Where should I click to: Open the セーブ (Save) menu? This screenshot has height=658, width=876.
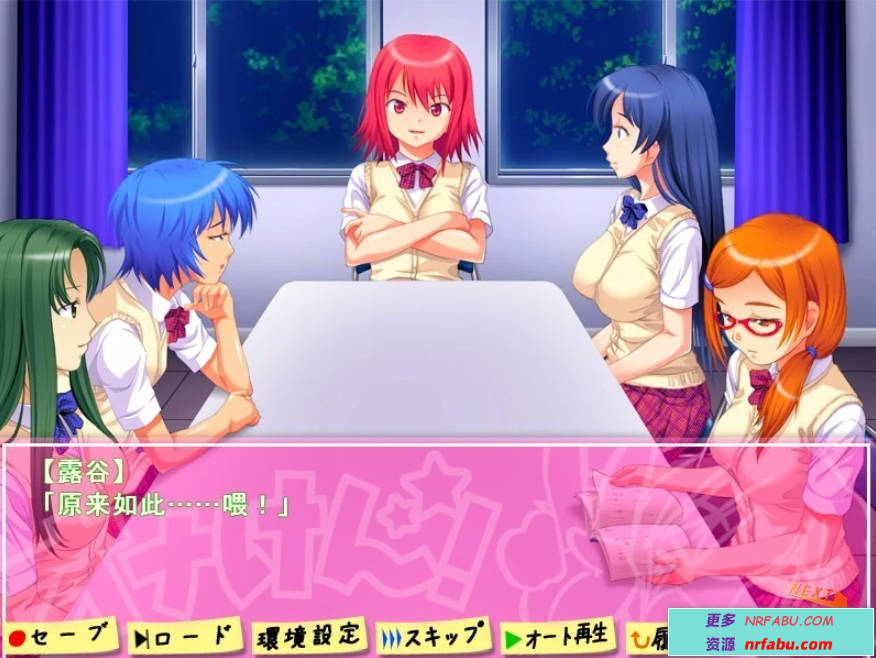pos(58,636)
